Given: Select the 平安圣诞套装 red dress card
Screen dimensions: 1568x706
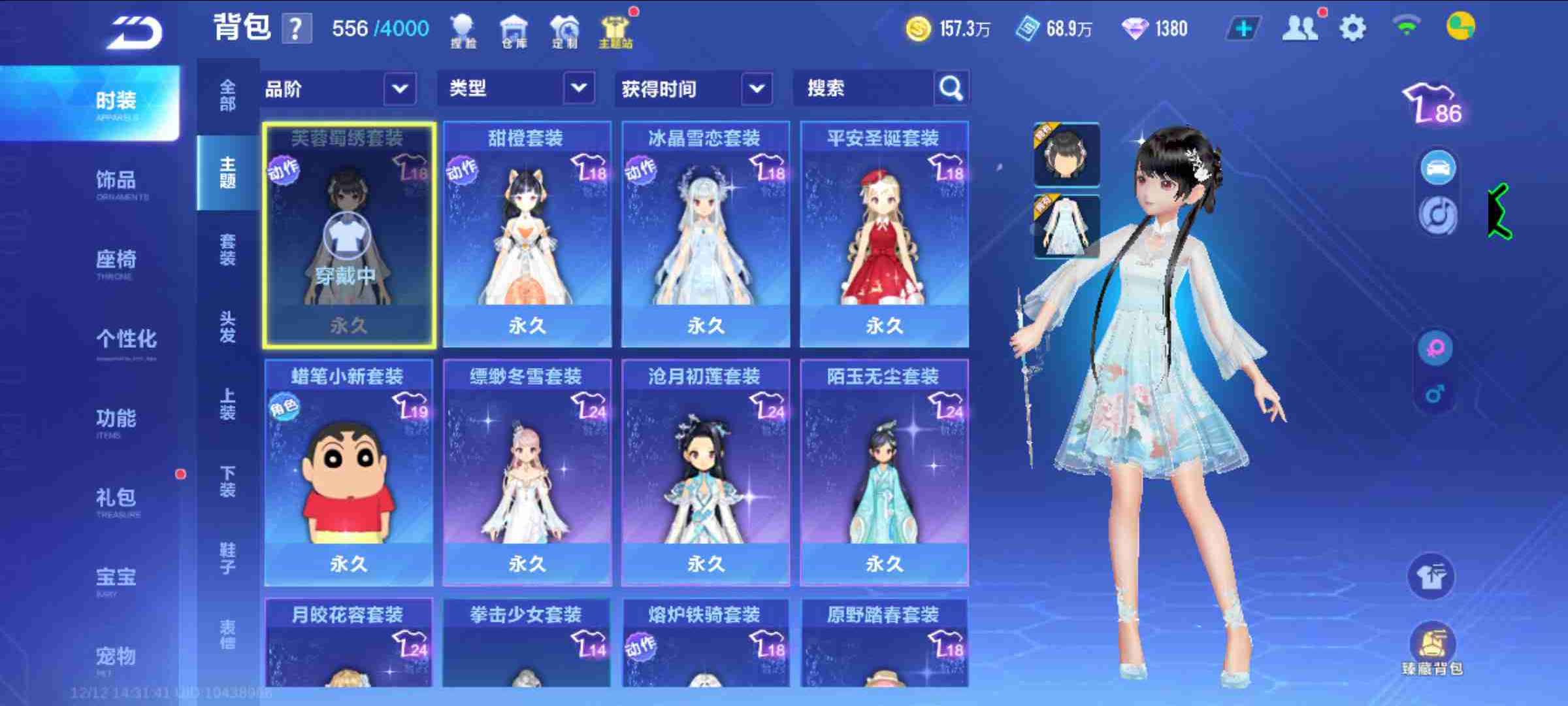Looking at the screenshot, I should pos(884,234).
